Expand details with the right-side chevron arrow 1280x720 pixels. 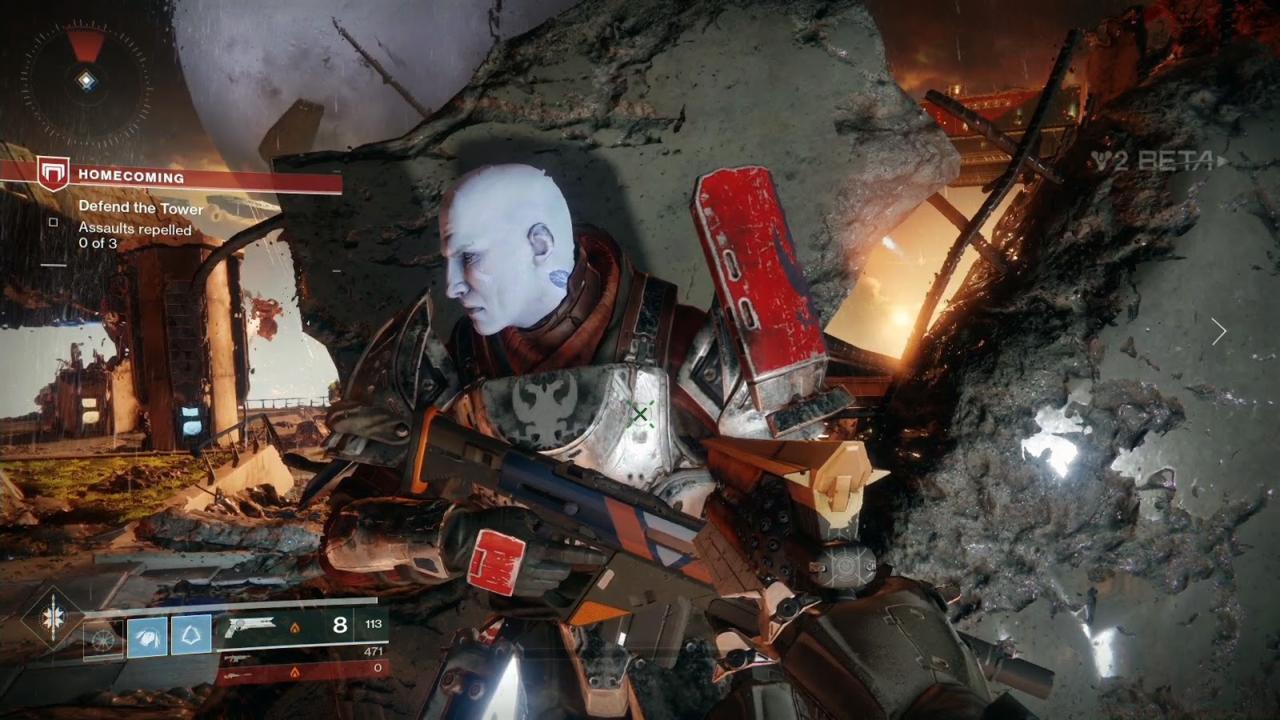tap(1219, 331)
